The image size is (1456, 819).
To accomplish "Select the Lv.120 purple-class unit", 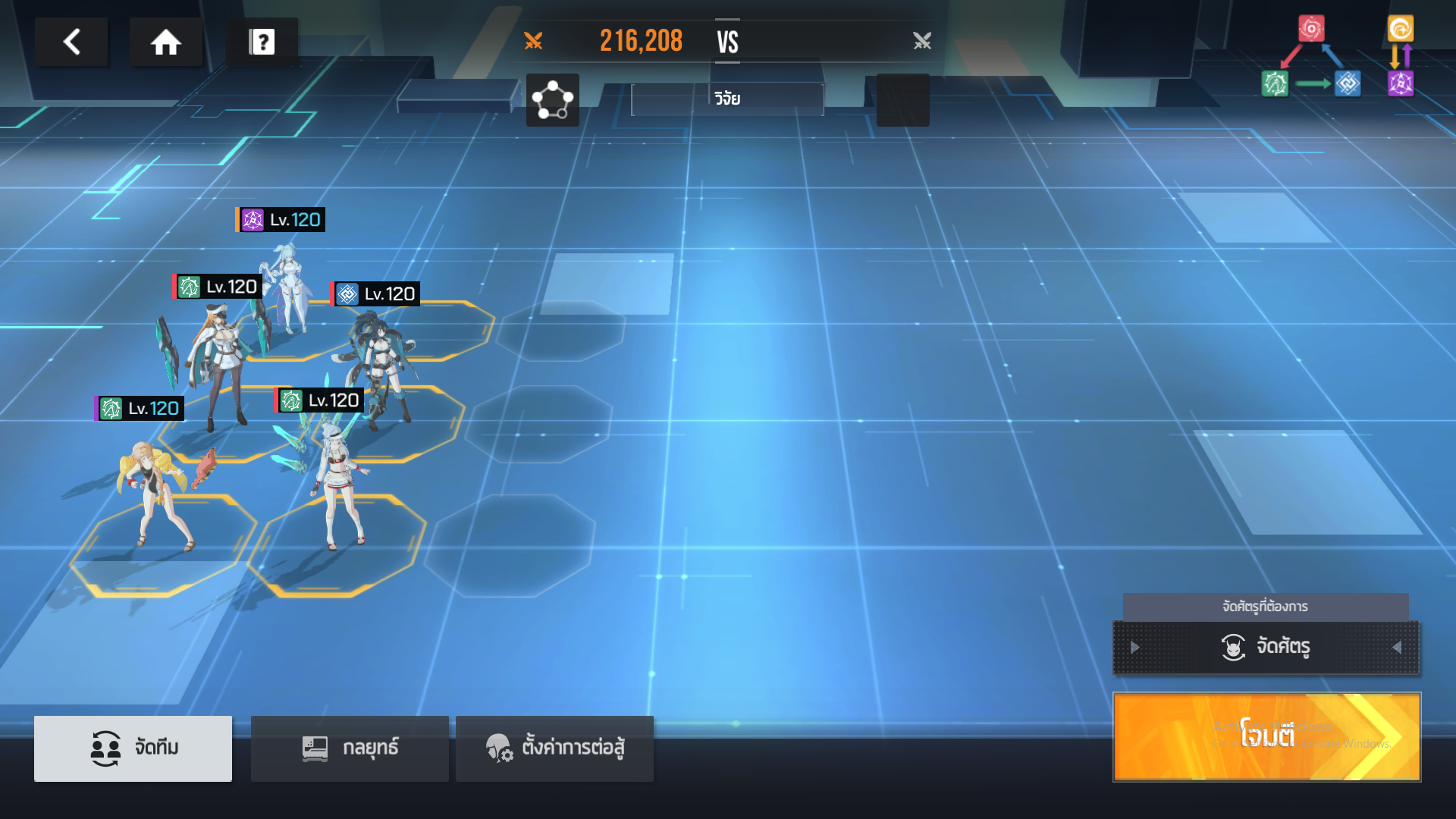I will pyautogui.click(x=288, y=288).
